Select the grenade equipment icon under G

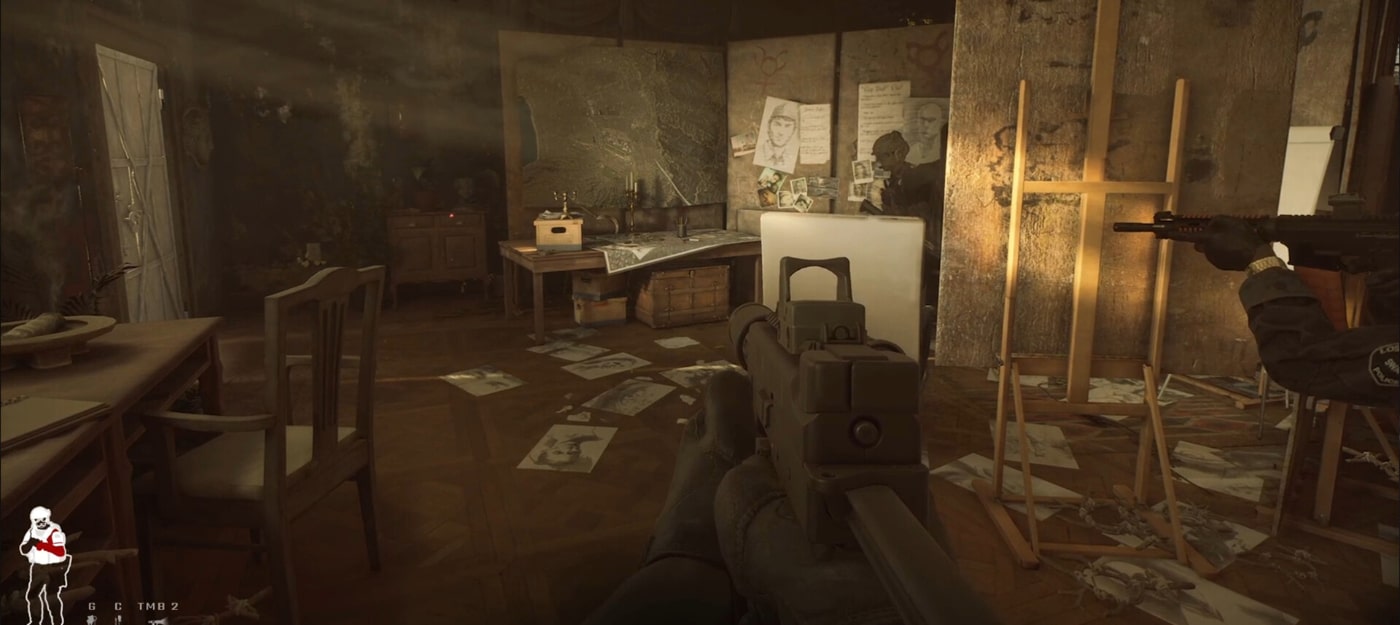92,619
